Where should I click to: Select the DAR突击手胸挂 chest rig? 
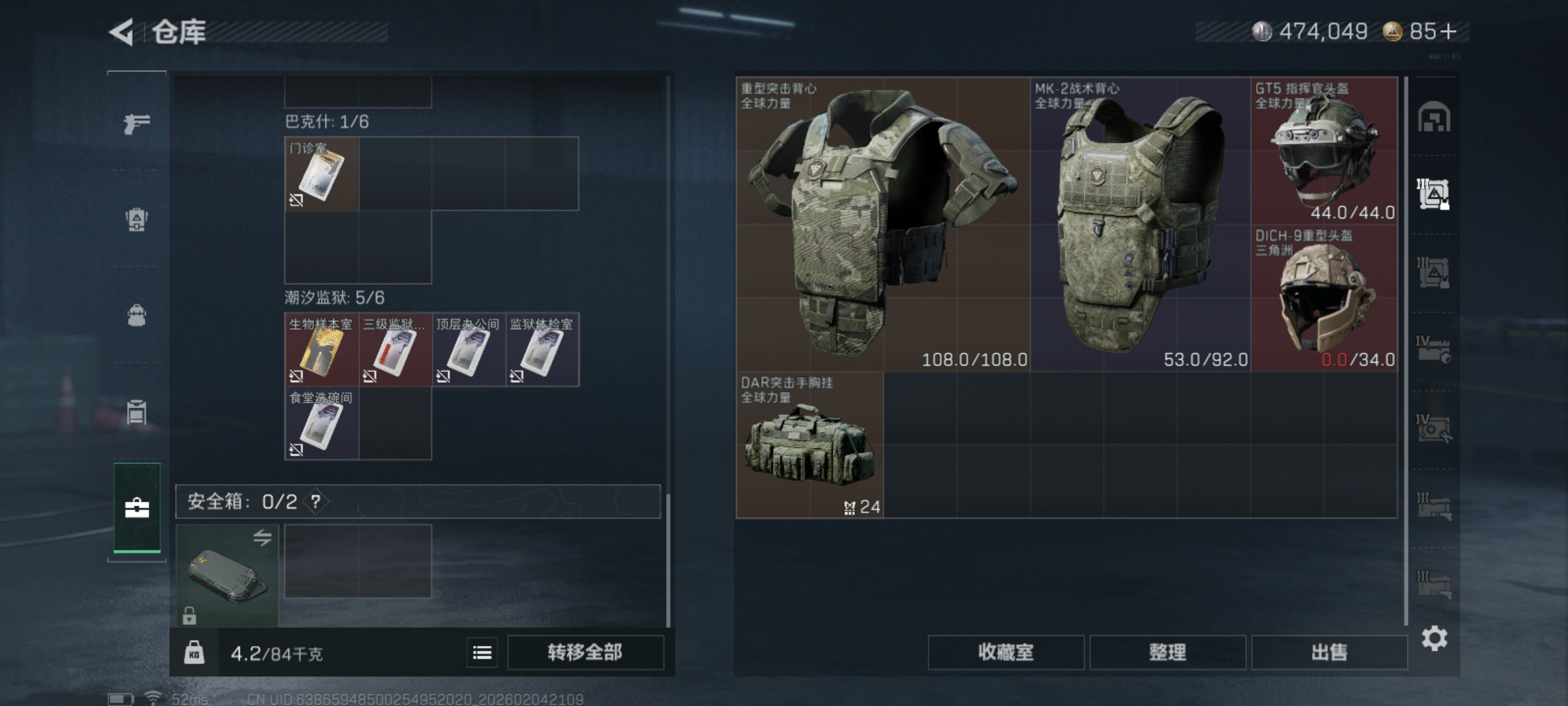click(x=809, y=445)
